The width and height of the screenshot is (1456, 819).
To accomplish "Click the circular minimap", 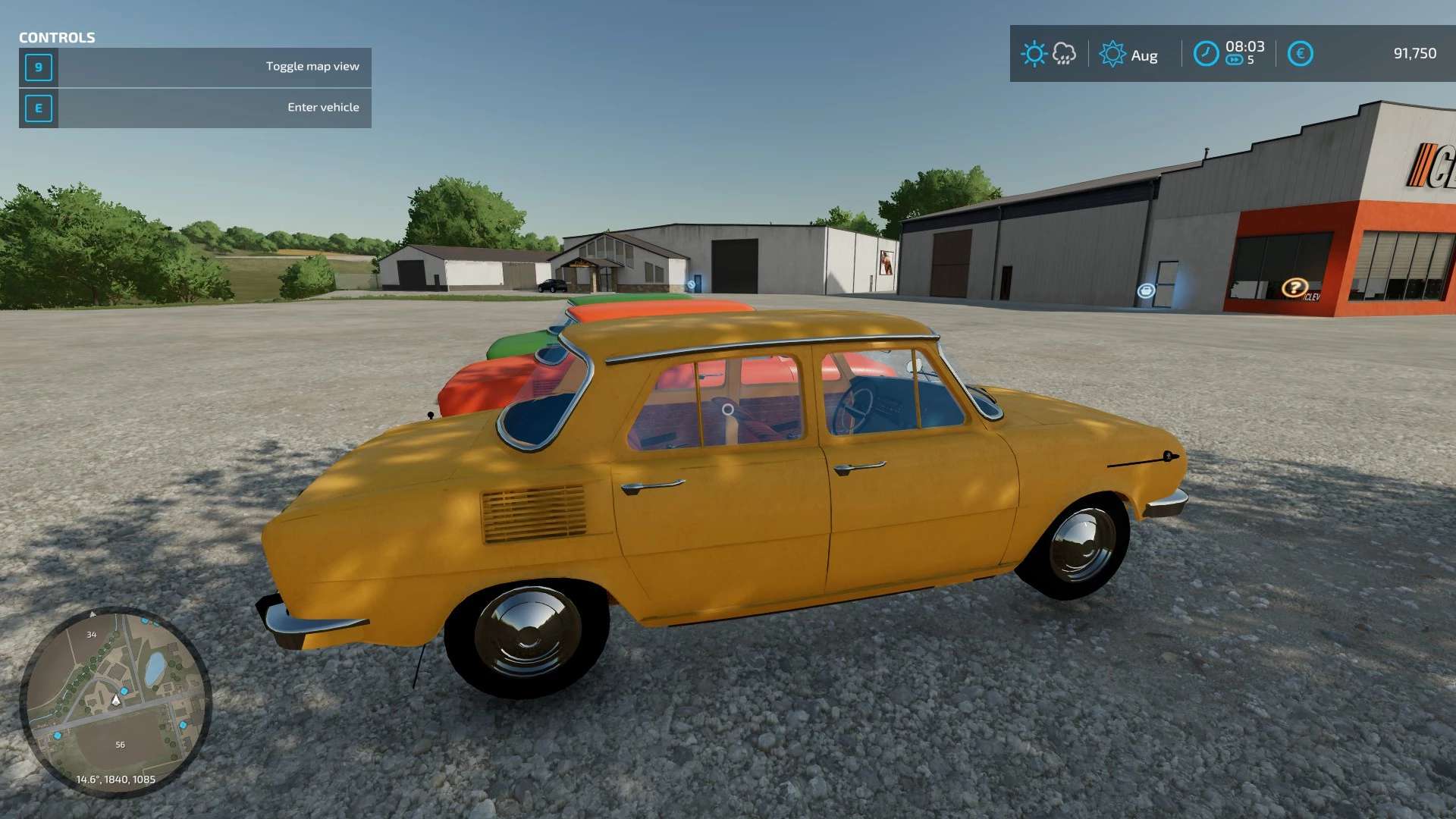I will click(115, 701).
